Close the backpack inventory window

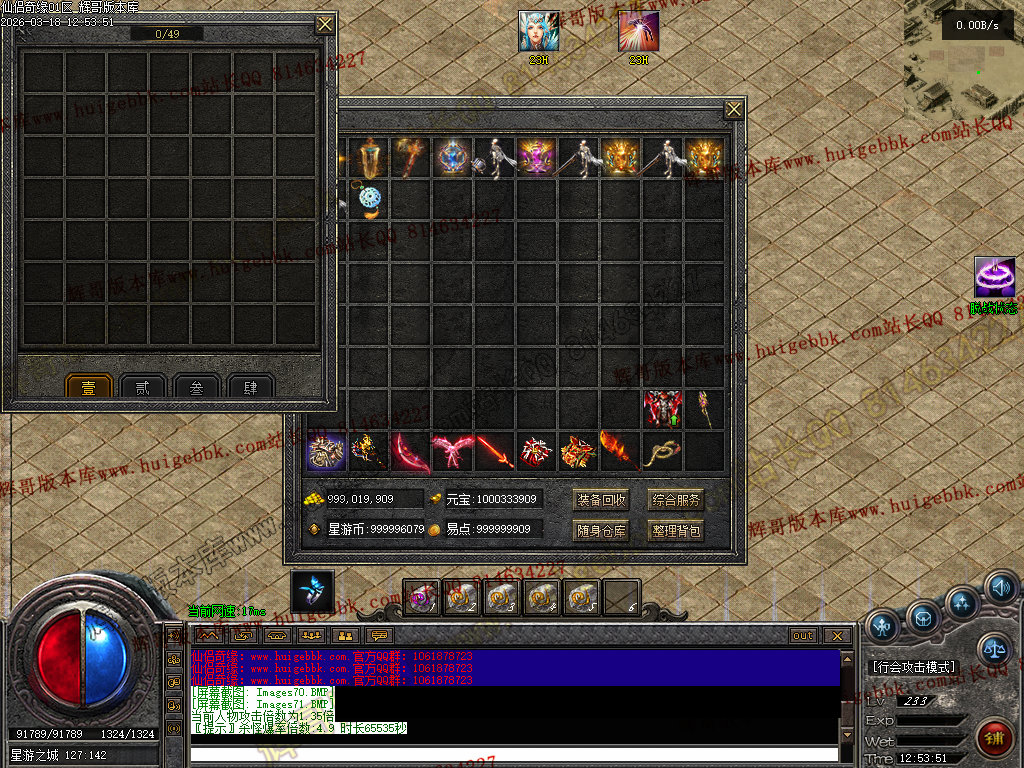point(734,109)
